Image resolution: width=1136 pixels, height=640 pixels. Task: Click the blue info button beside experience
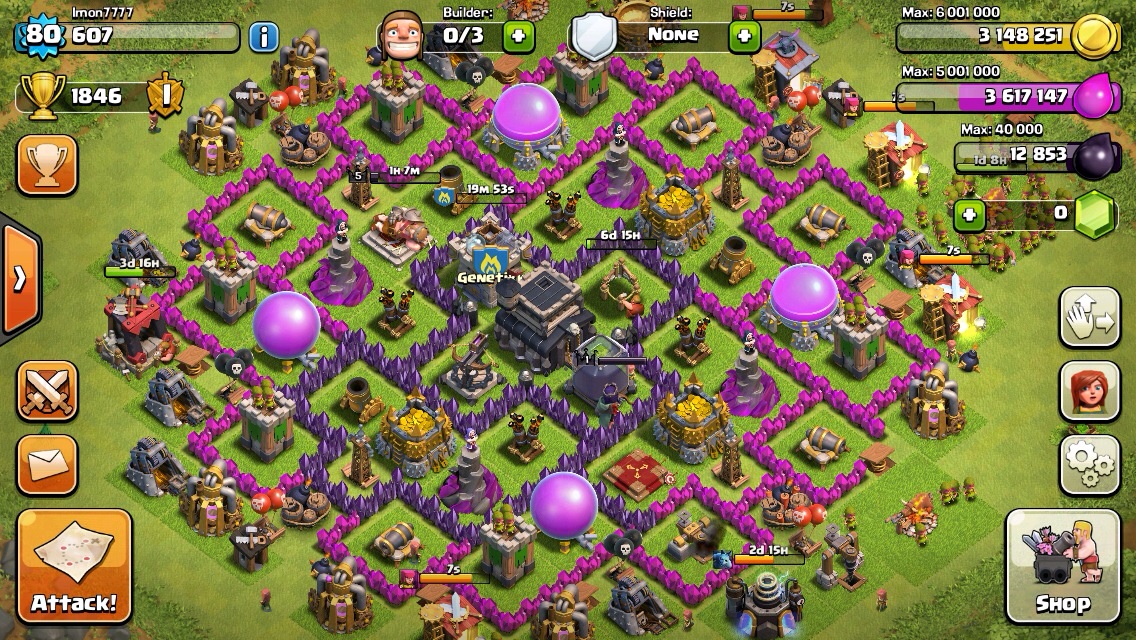(x=263, y=38)
